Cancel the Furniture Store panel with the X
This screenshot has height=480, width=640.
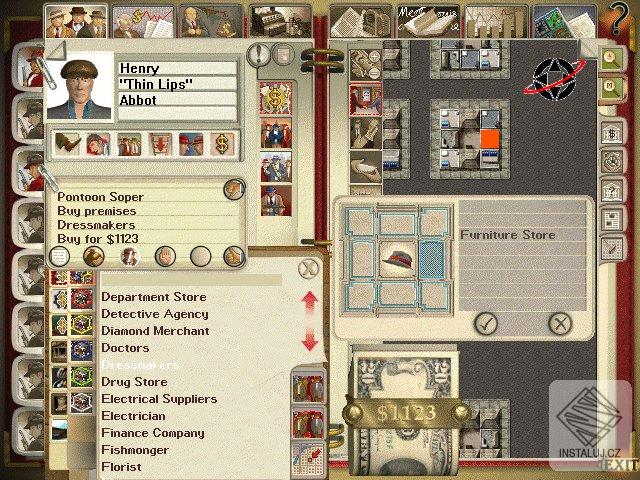[x=561, y=322]
